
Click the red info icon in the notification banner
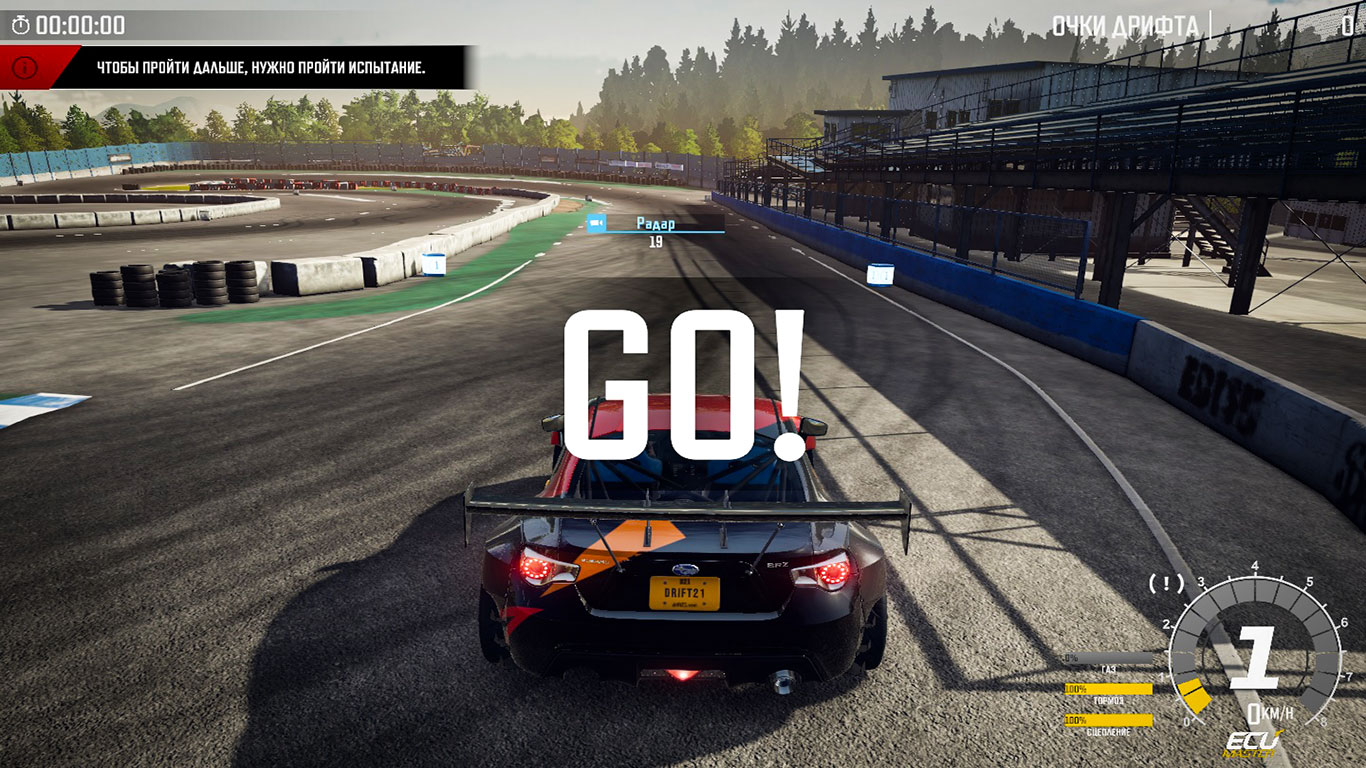[x=26, y=68]
